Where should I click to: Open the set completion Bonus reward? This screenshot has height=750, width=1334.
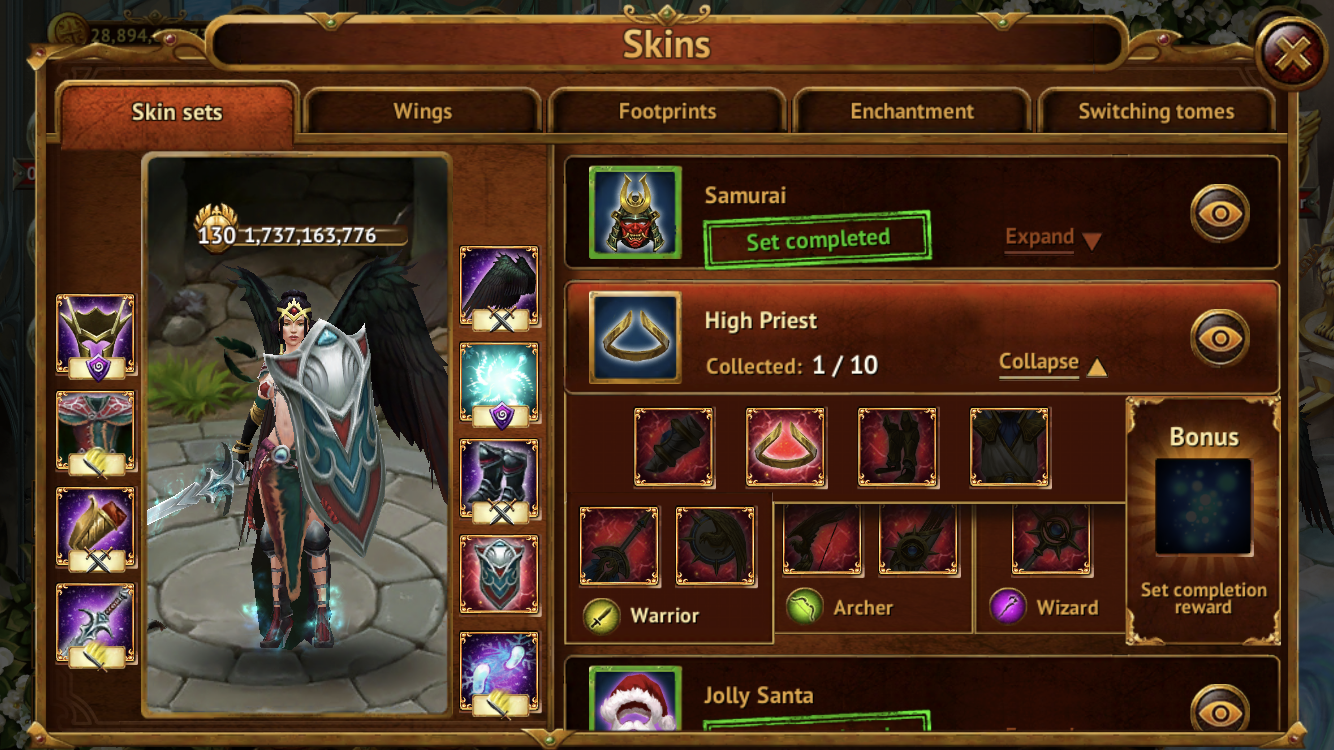pyautogui.click(x=1203, y=507)
